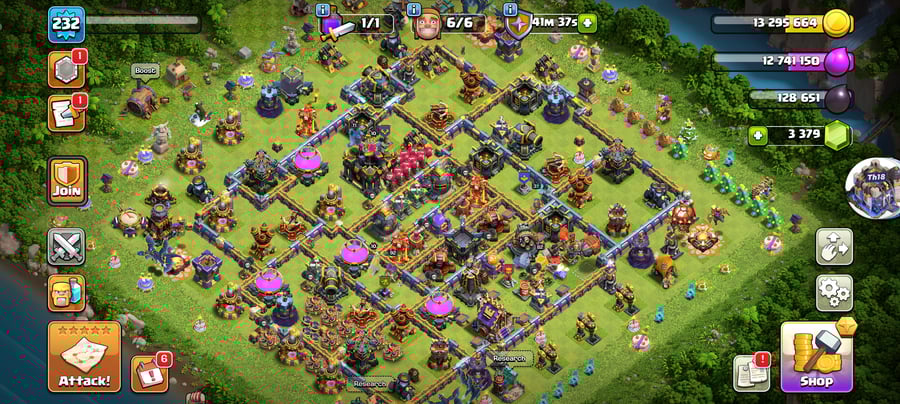
Task: Show army info above the 1/1 counter
Action: pyautogui.click(x=323, y=8)
